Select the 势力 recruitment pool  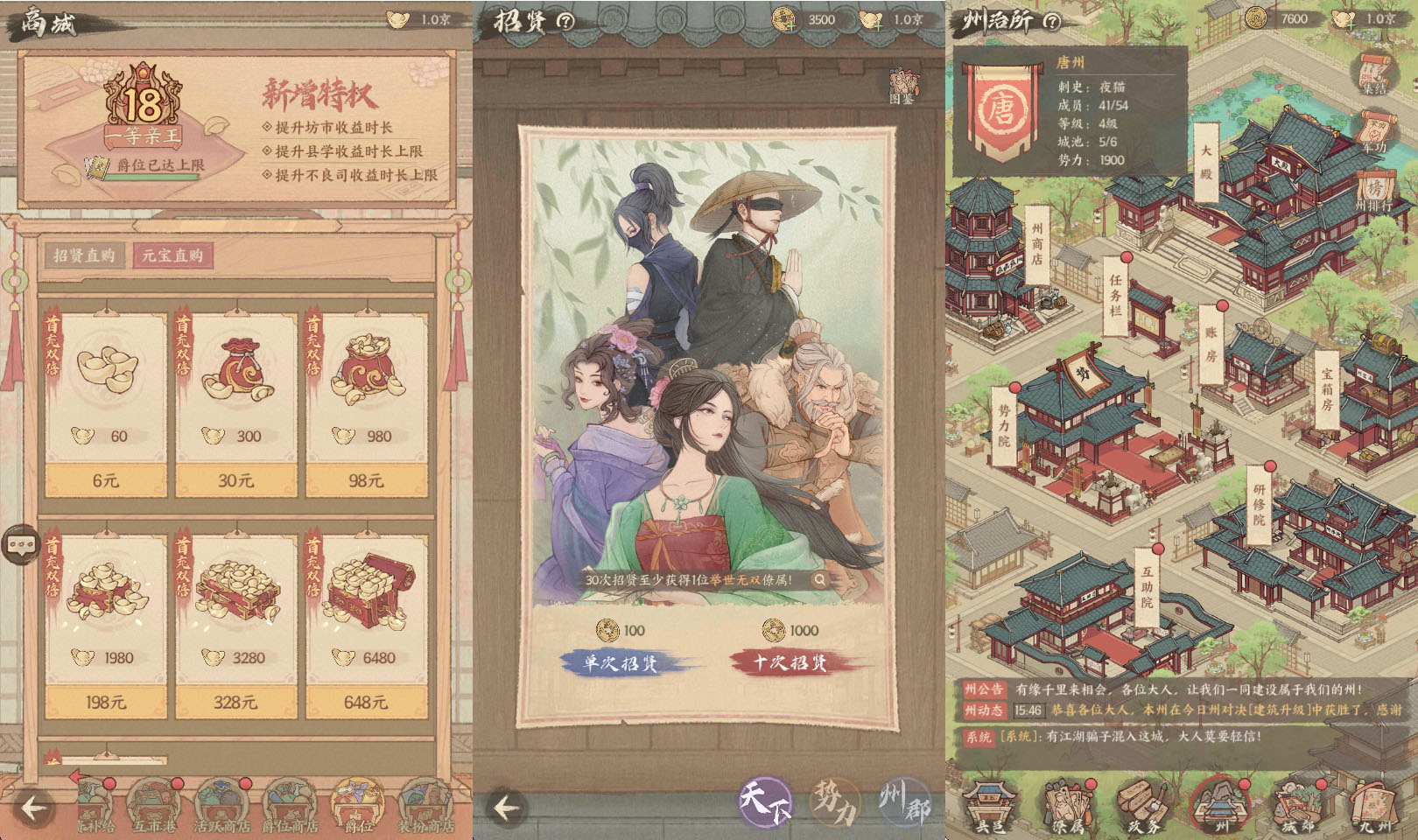pos(833,801)
